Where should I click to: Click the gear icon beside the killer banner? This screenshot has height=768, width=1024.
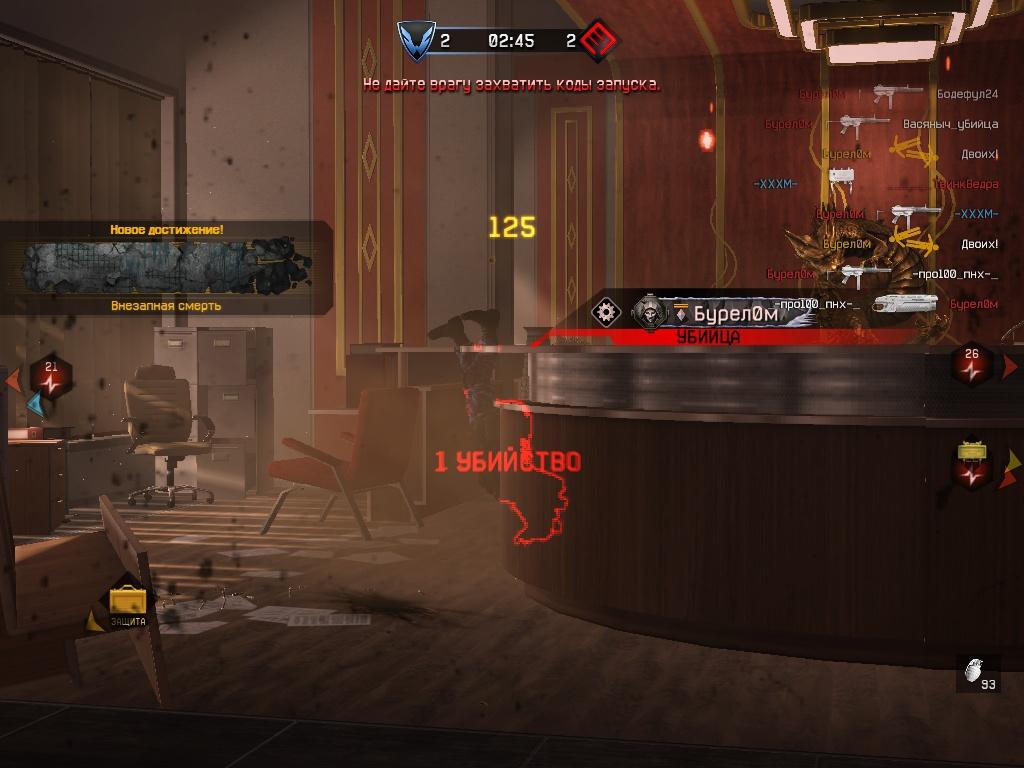click(606, 312)
